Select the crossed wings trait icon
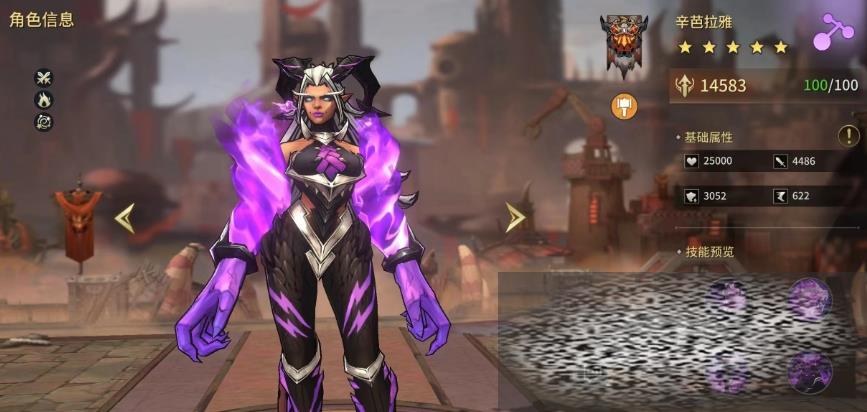 43,77
